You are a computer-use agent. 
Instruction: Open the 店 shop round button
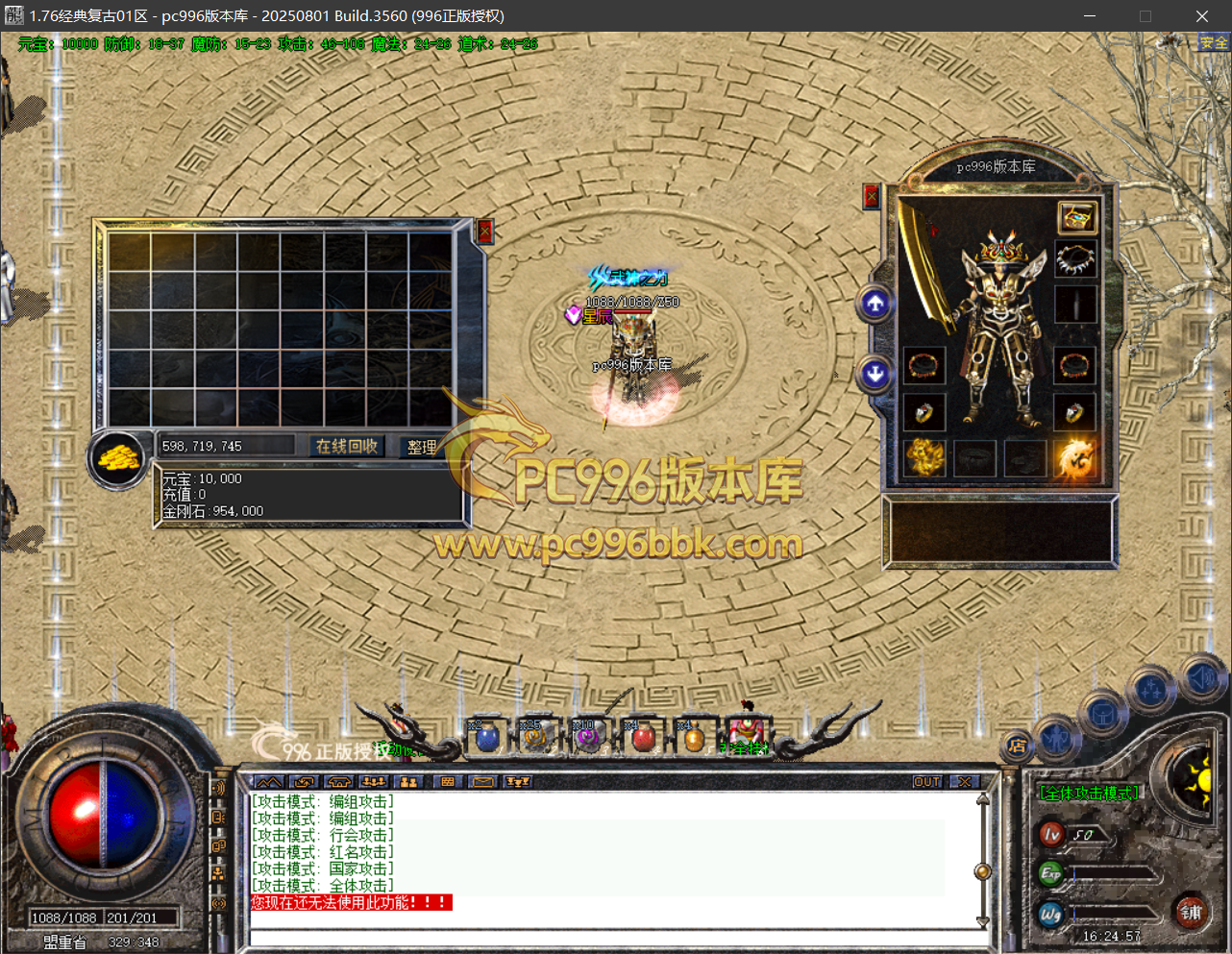[1017, 746]
